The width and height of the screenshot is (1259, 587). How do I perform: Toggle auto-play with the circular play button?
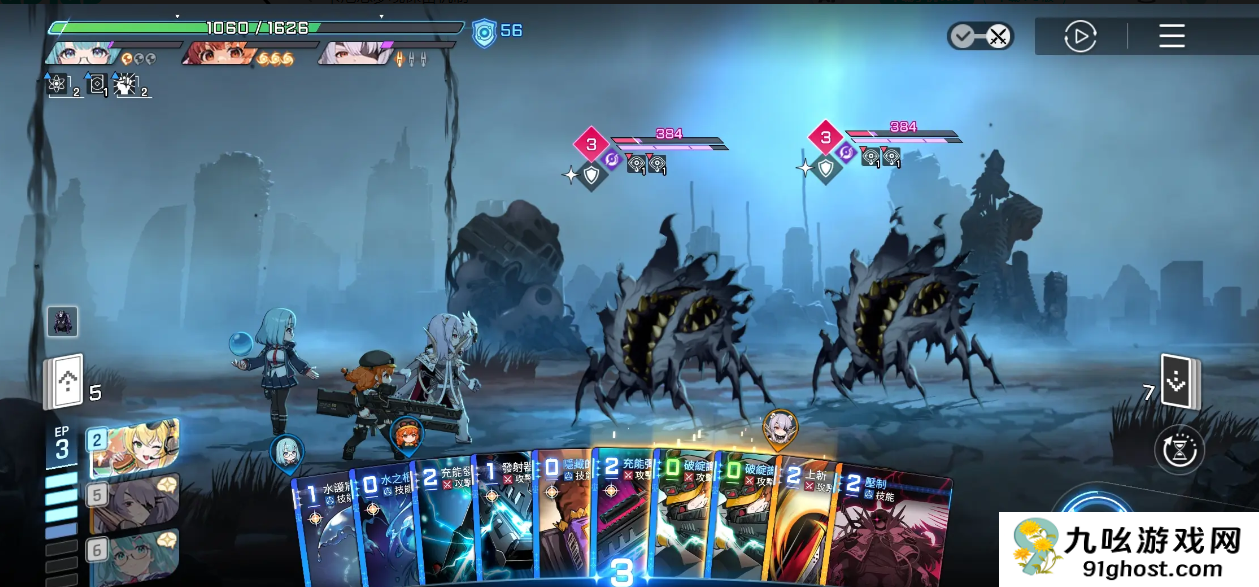1080,37
